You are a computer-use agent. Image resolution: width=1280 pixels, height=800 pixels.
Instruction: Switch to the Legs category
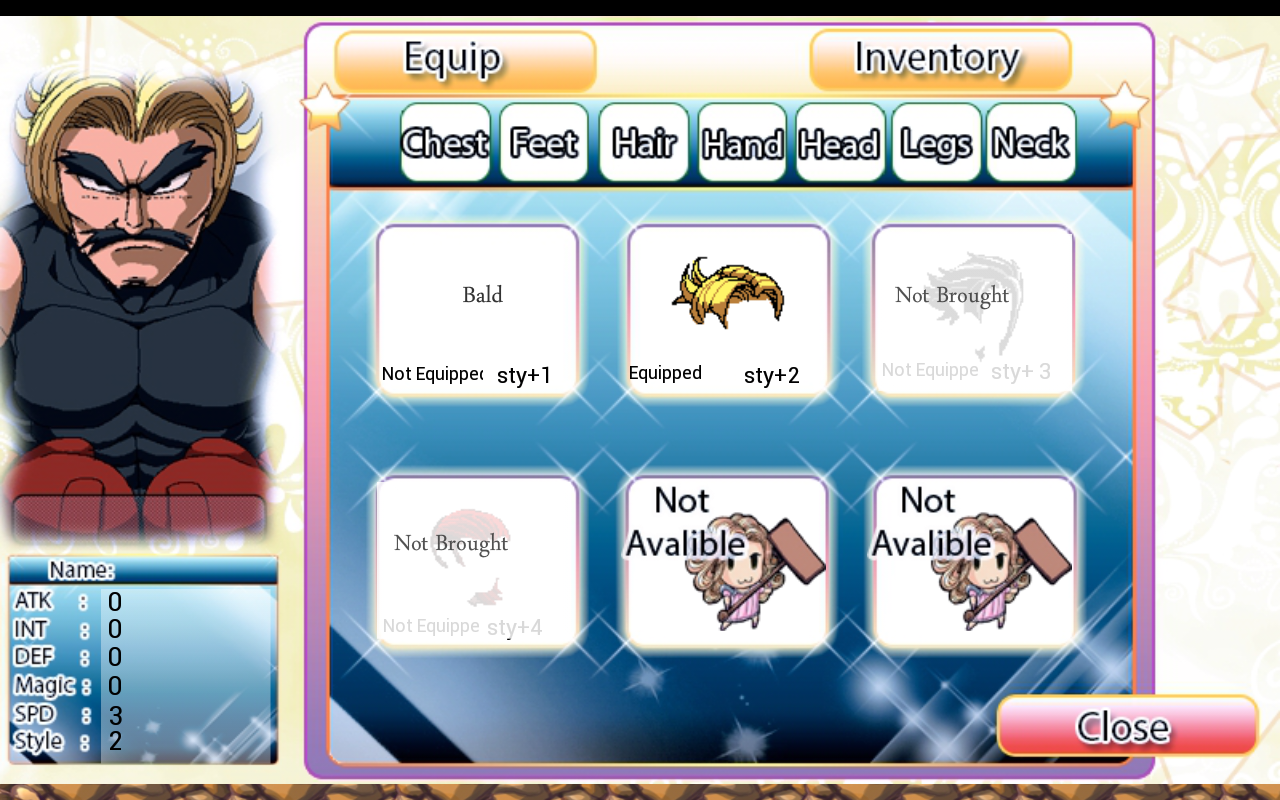[x=936, y=143]
